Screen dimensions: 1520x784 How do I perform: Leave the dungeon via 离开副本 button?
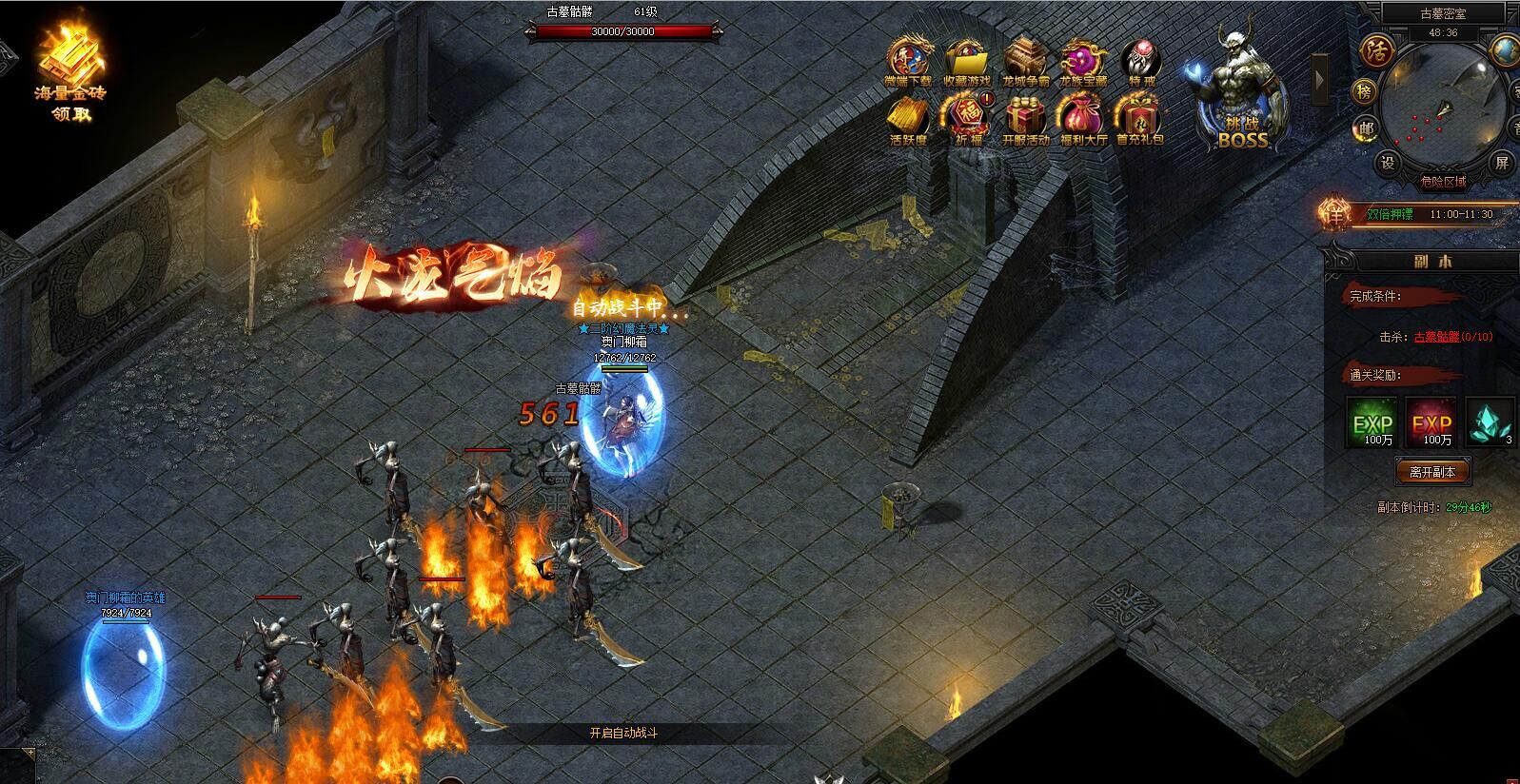coord(1432,472)
